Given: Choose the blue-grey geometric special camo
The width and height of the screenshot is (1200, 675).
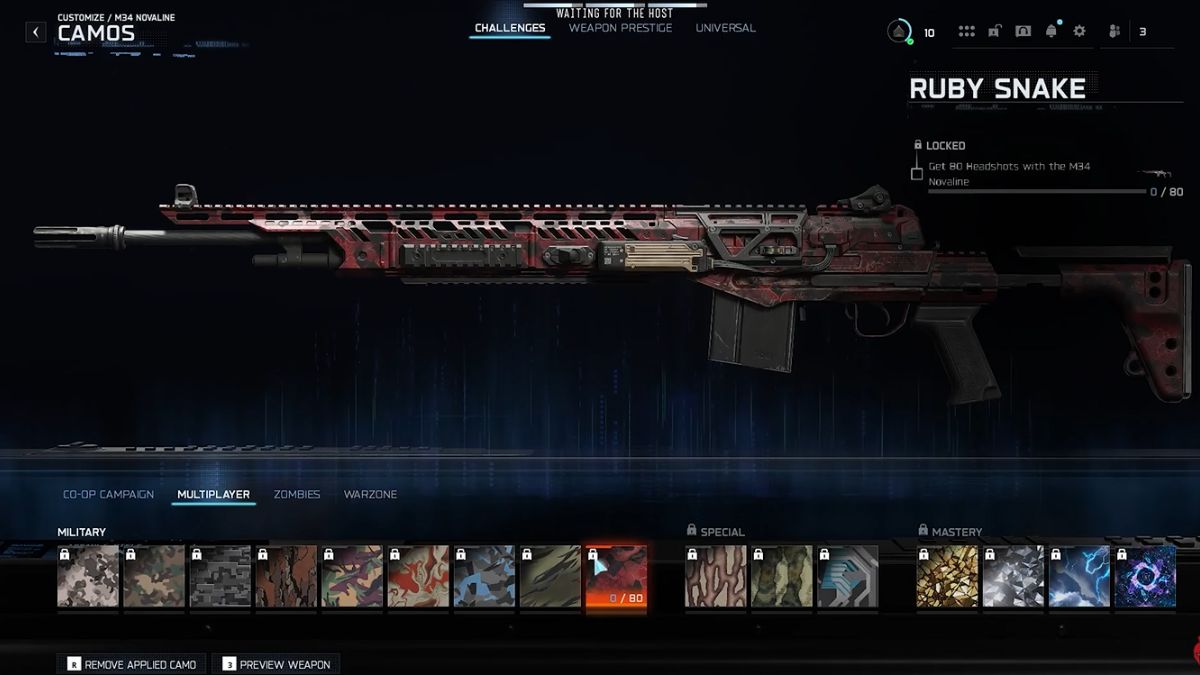Looking at the screenshot, I should click(847, 576).
